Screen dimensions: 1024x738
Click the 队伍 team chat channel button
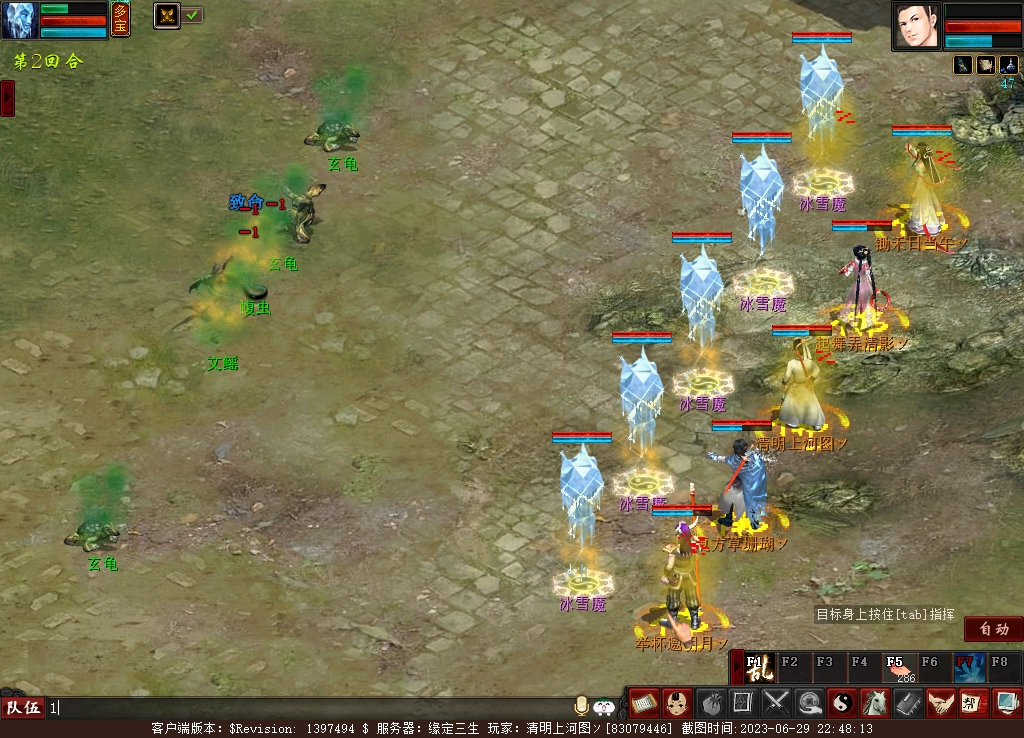pos(22,708)
